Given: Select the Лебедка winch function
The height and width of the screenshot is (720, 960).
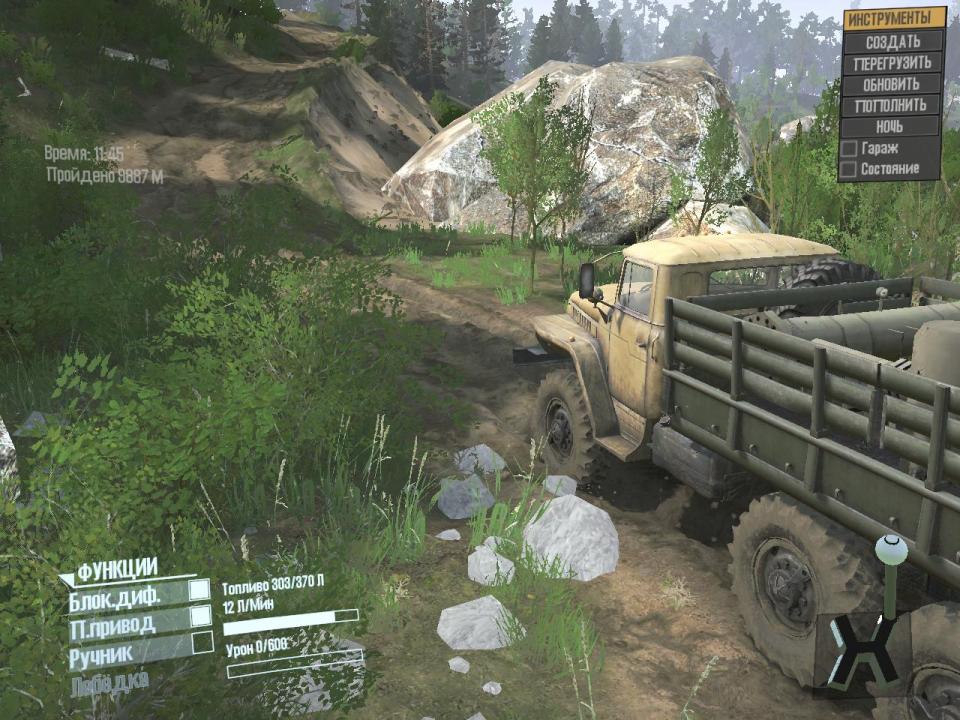Looking at the screenshot, I should (110, 682).
